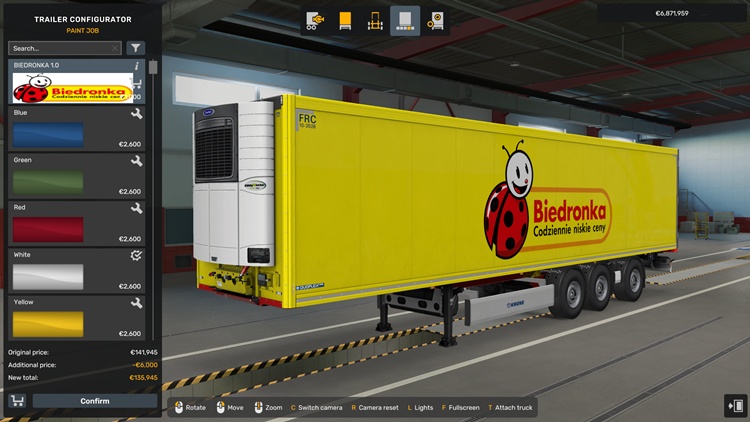This screenshot has height=422, width=750.
Task: Switch to the trailer body tab
Action: click(346, 20)
